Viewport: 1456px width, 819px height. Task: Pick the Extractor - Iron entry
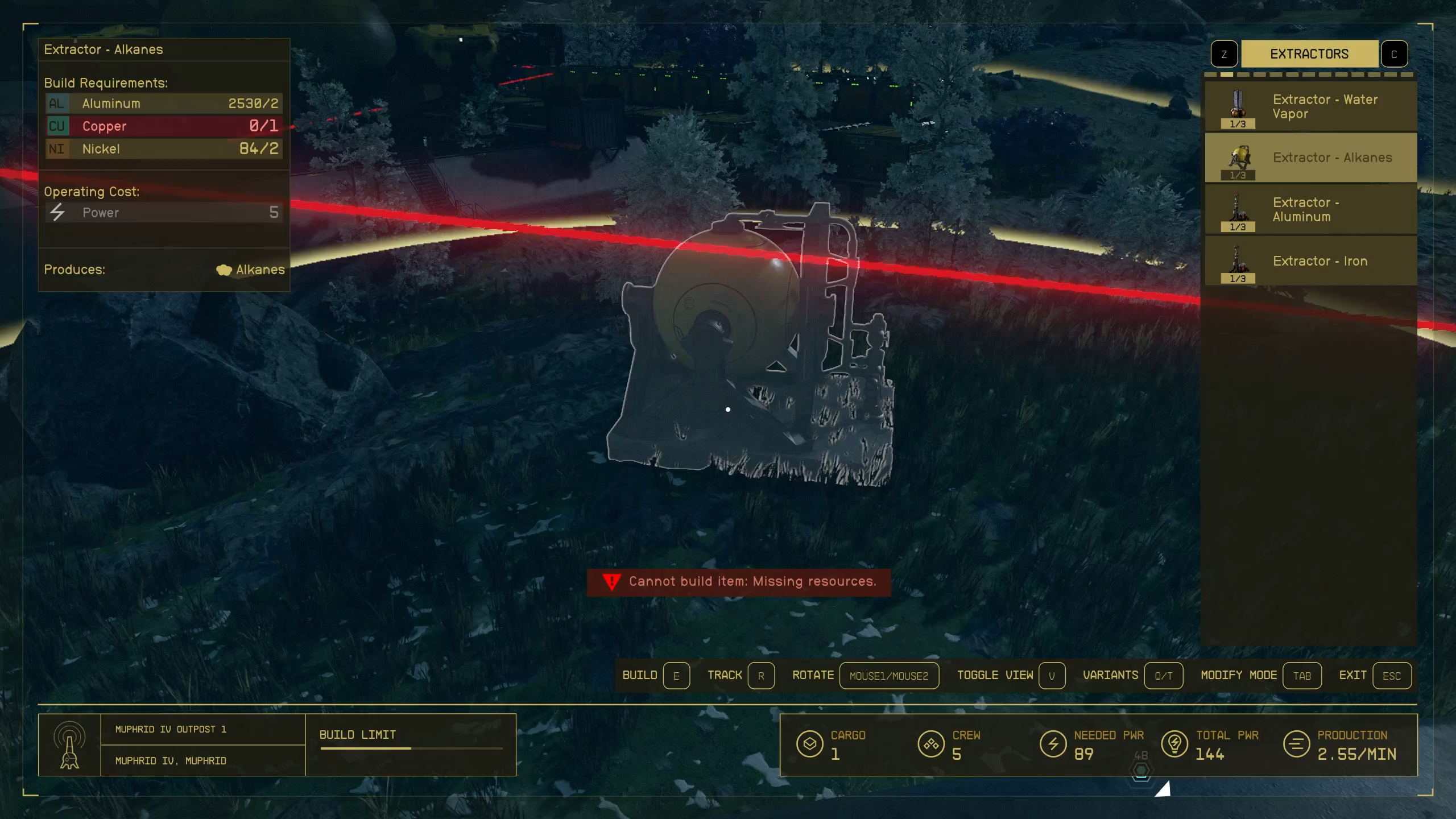pos(1310,261)
